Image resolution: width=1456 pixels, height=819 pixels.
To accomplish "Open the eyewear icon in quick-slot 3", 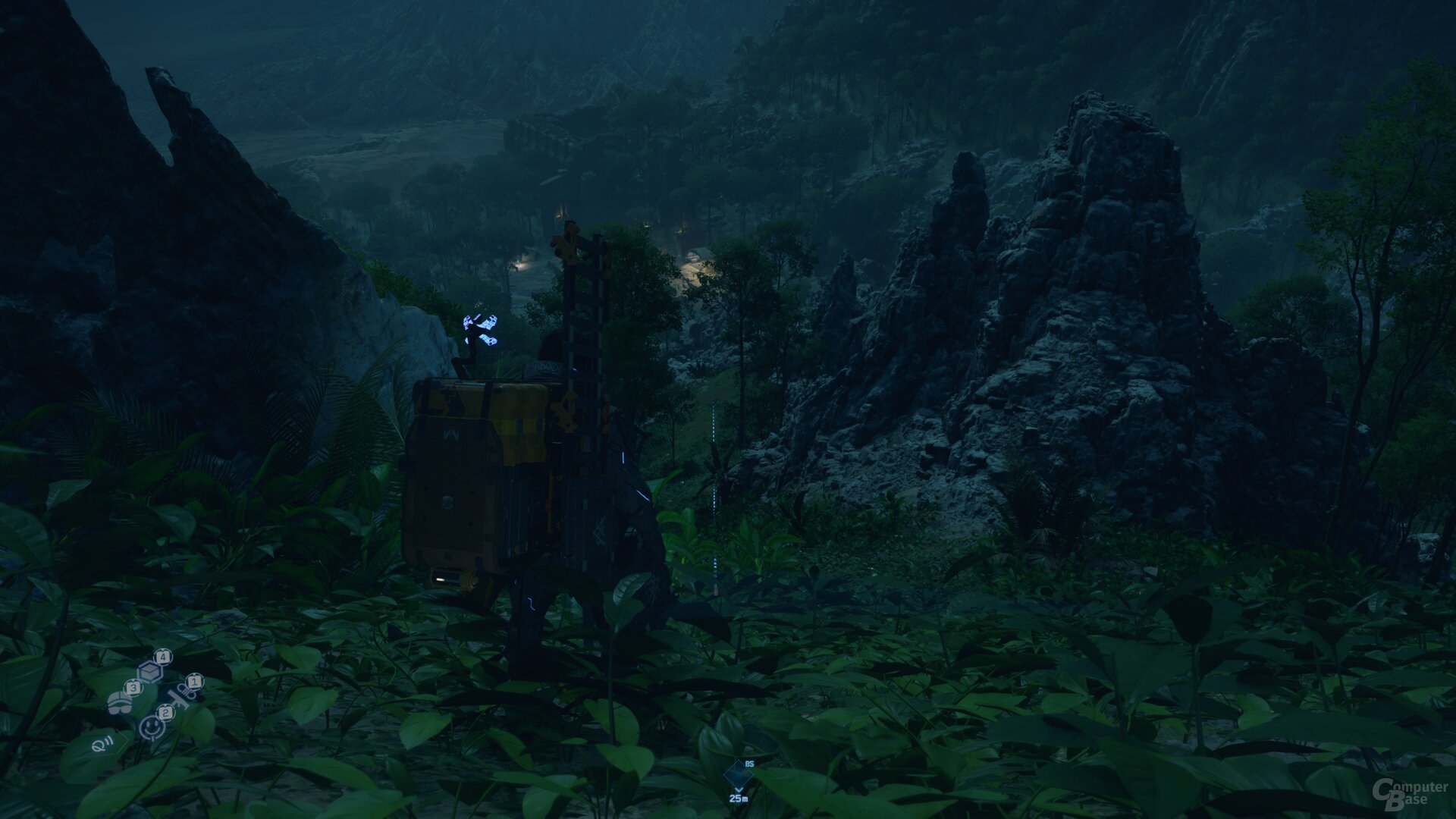I will pyautogui.click(x=120, y=704).
